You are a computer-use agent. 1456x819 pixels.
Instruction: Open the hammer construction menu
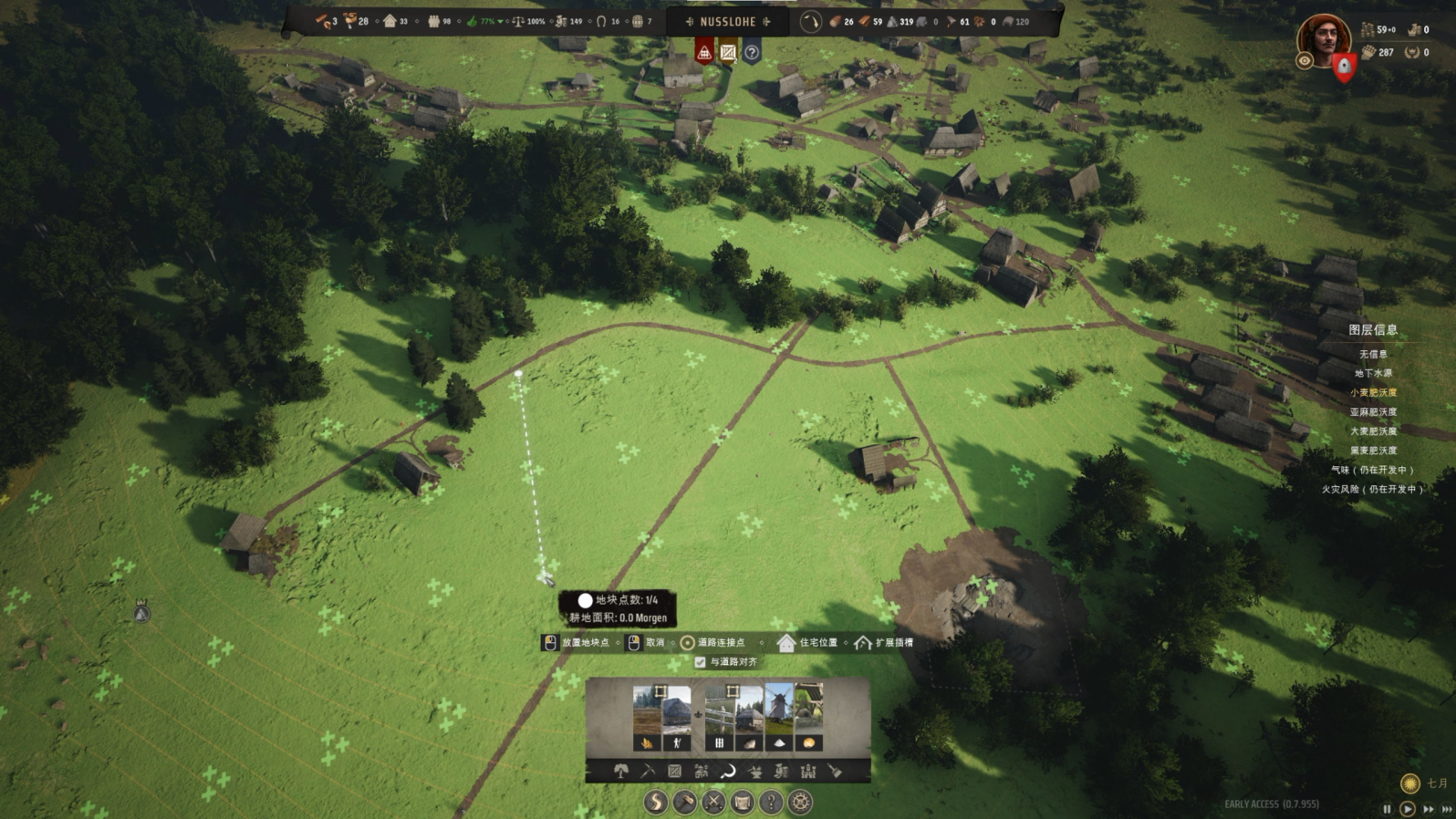coord(684,803)
